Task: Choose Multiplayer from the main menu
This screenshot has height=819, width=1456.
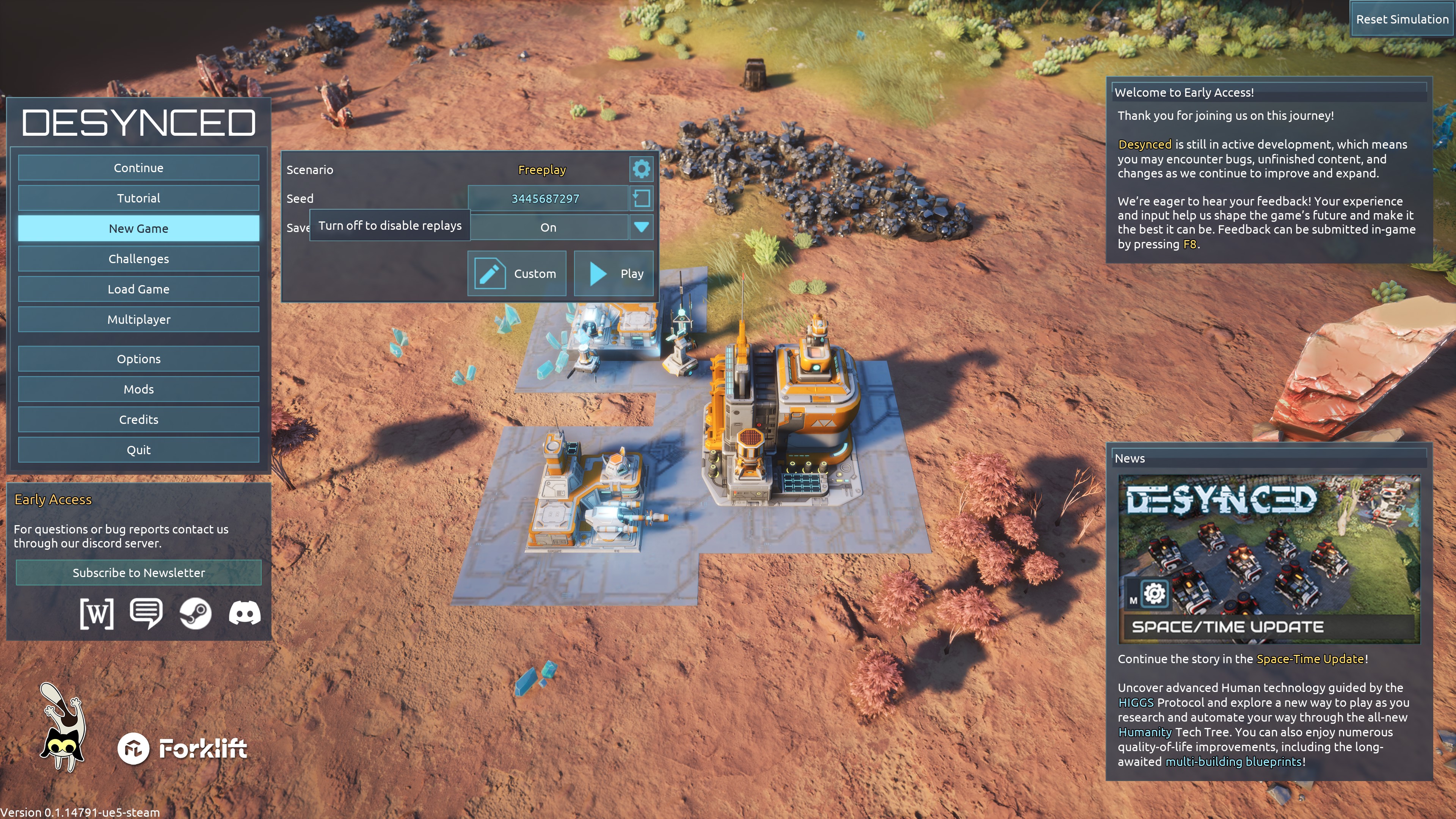Action: coord(138,319)
